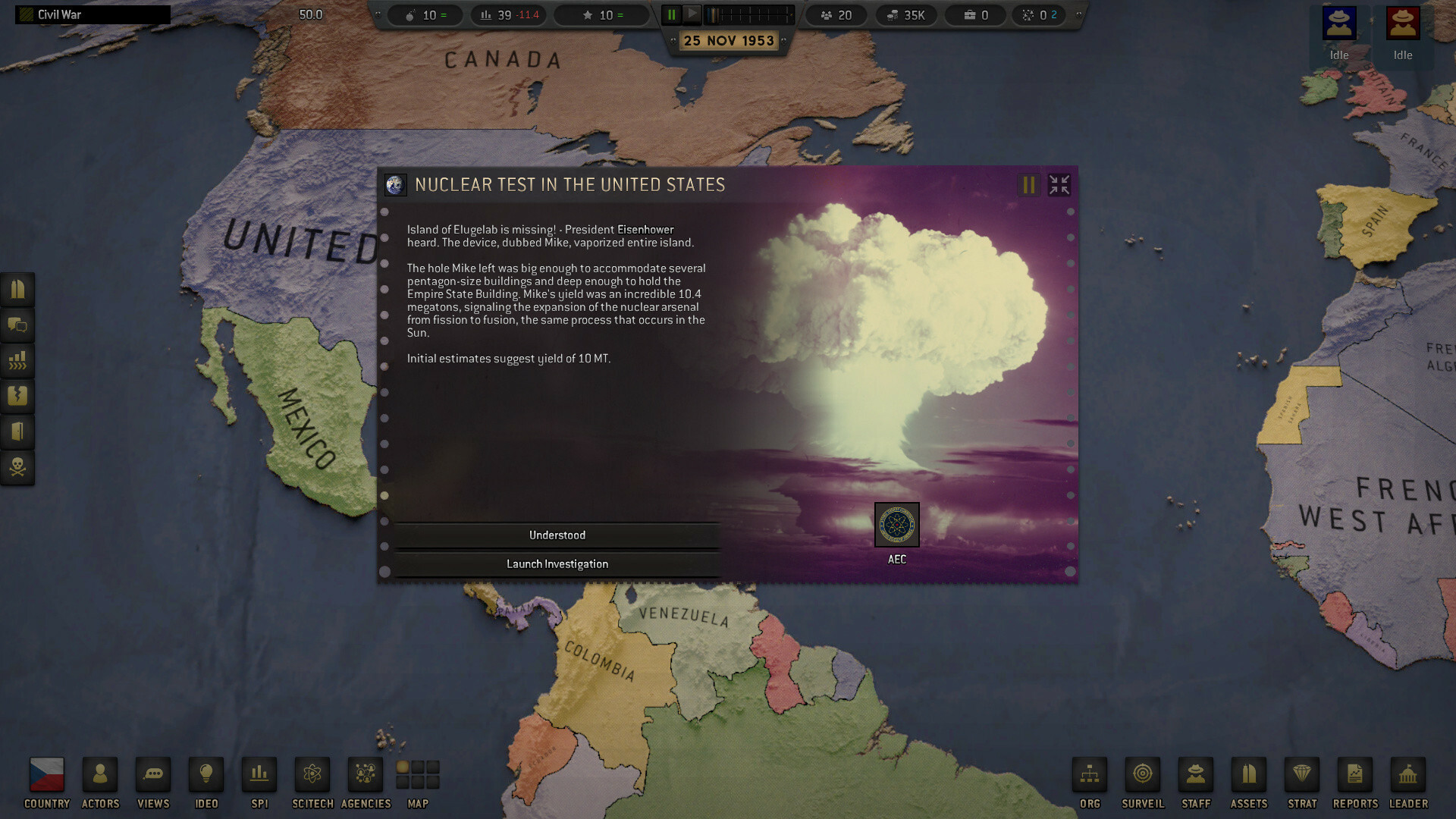Resume game speed with the play arrow
The width and height of the screenshot is (1456, 819).
pos(693,13)
